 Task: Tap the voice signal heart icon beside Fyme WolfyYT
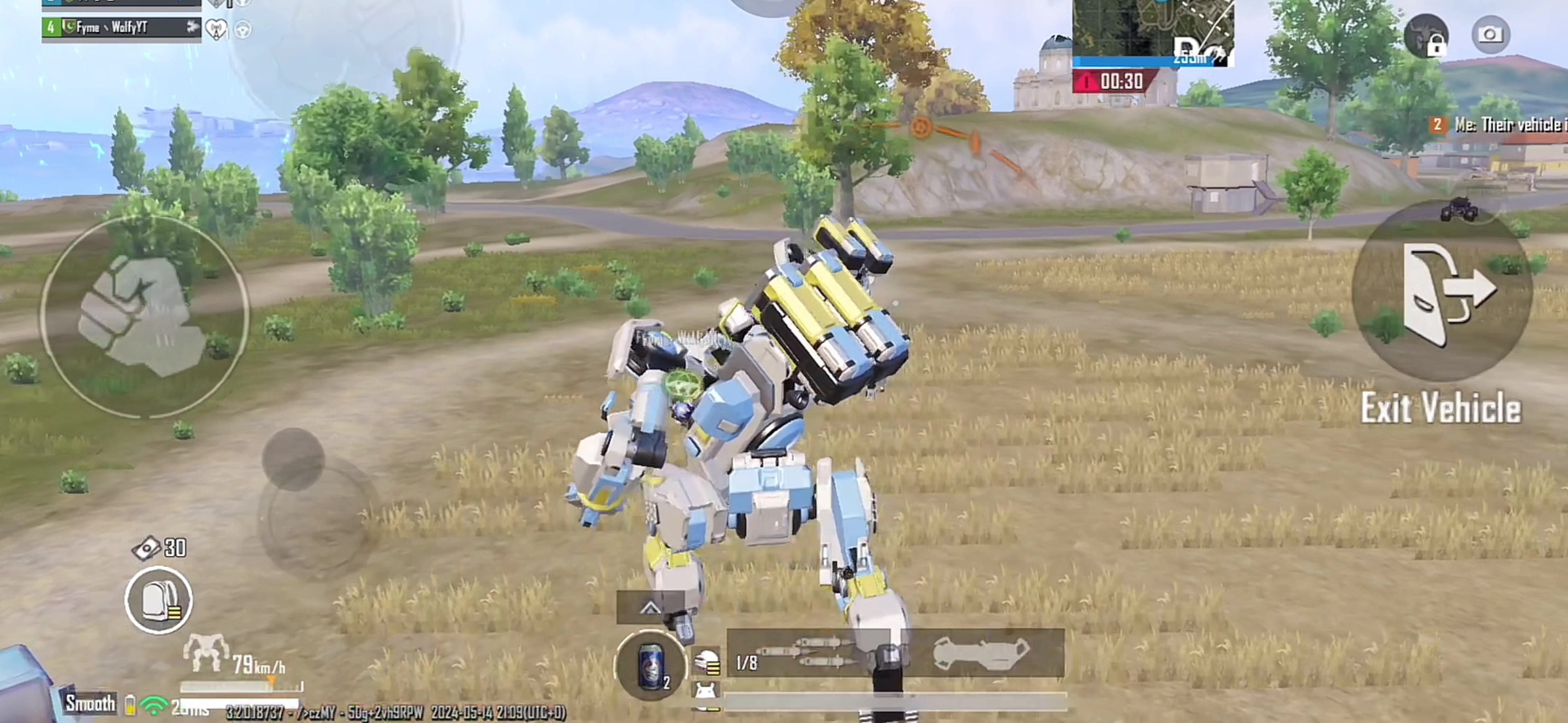216,29
